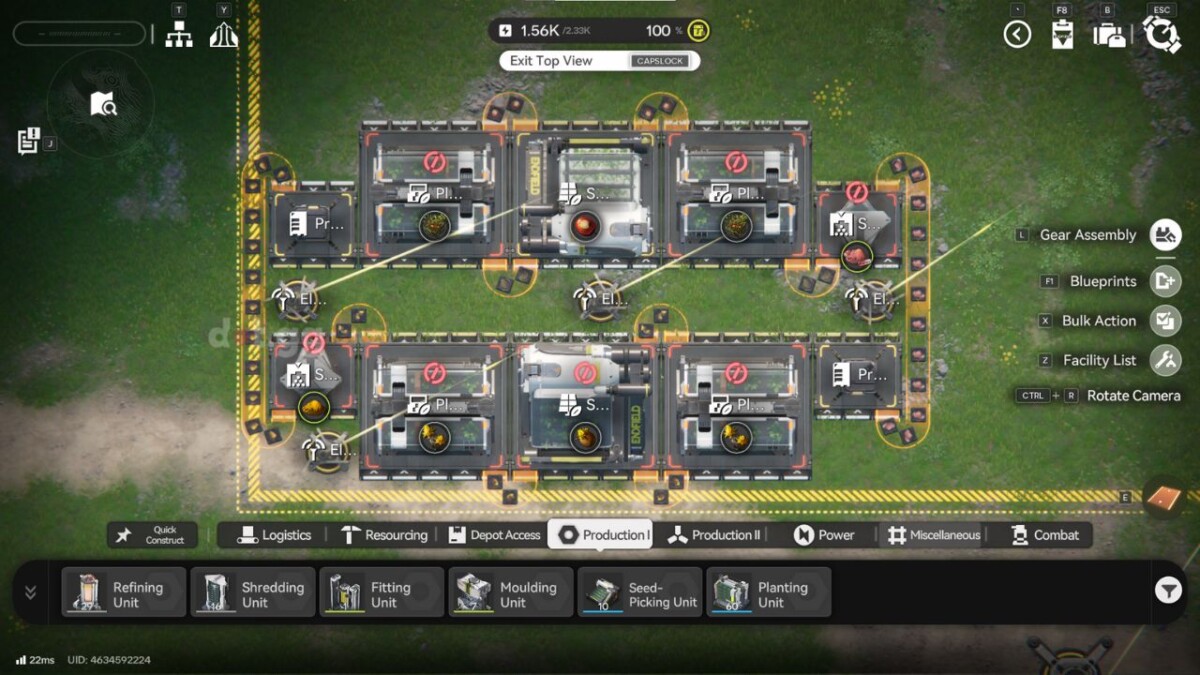The width and height of the screenshot is (1200, 675).
Task: Select the Production II tab
Action: [x=714, y=535]
